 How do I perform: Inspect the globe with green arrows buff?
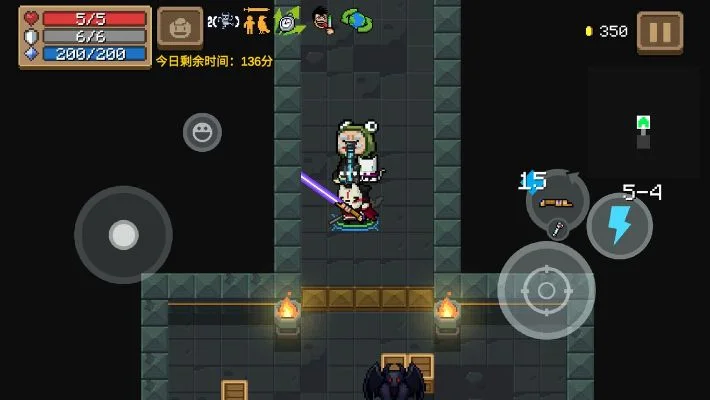coord(355,20)
